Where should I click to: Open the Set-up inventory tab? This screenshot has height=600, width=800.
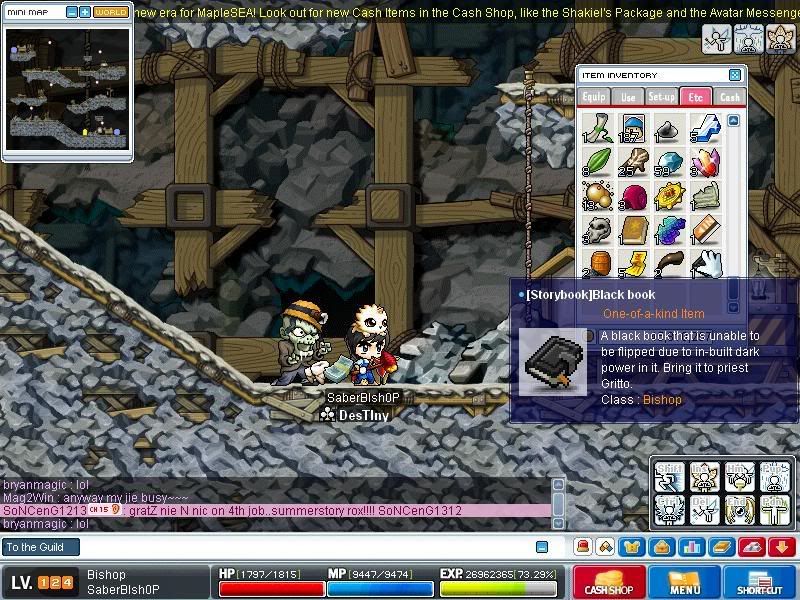click(x=661, y=97)
